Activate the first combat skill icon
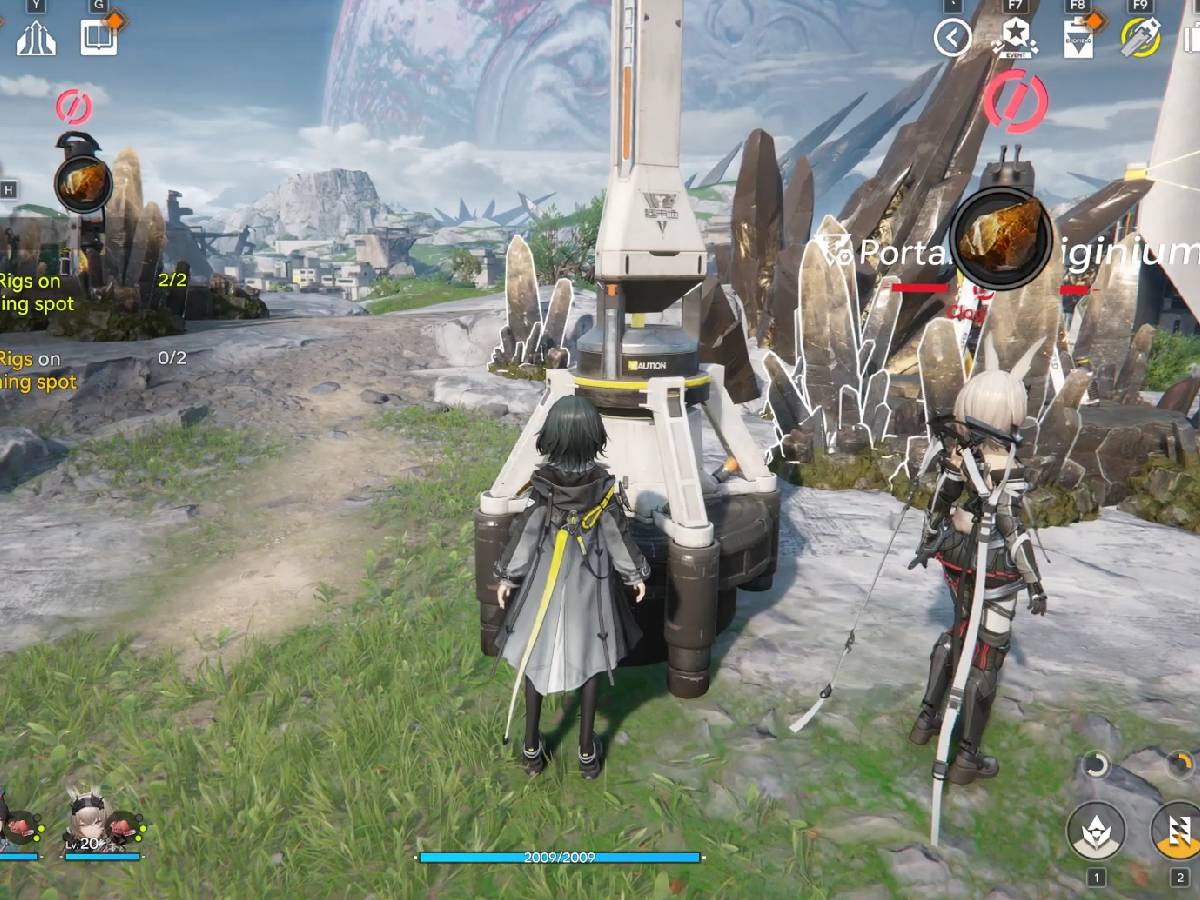This screenshot has width=1200, height=900. 1096,831
